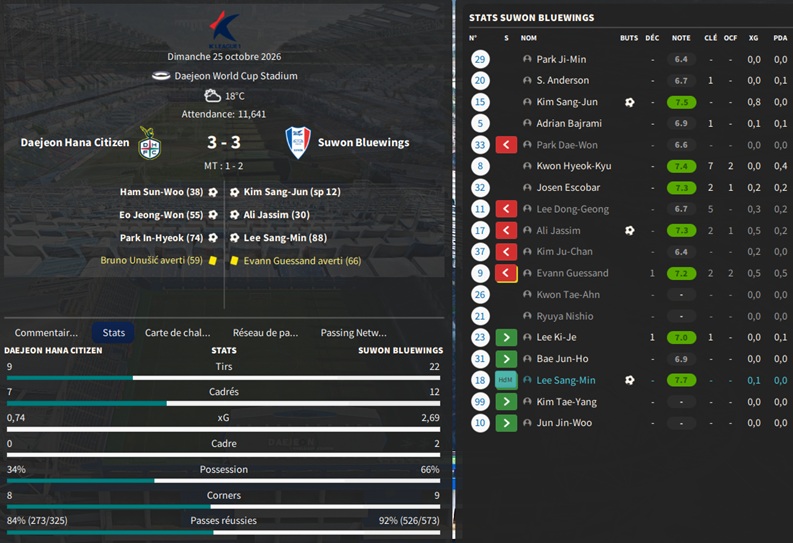793x543 pixels.
Task: Open Adrian Bajrami player row
Action: (x=568, y=123)
